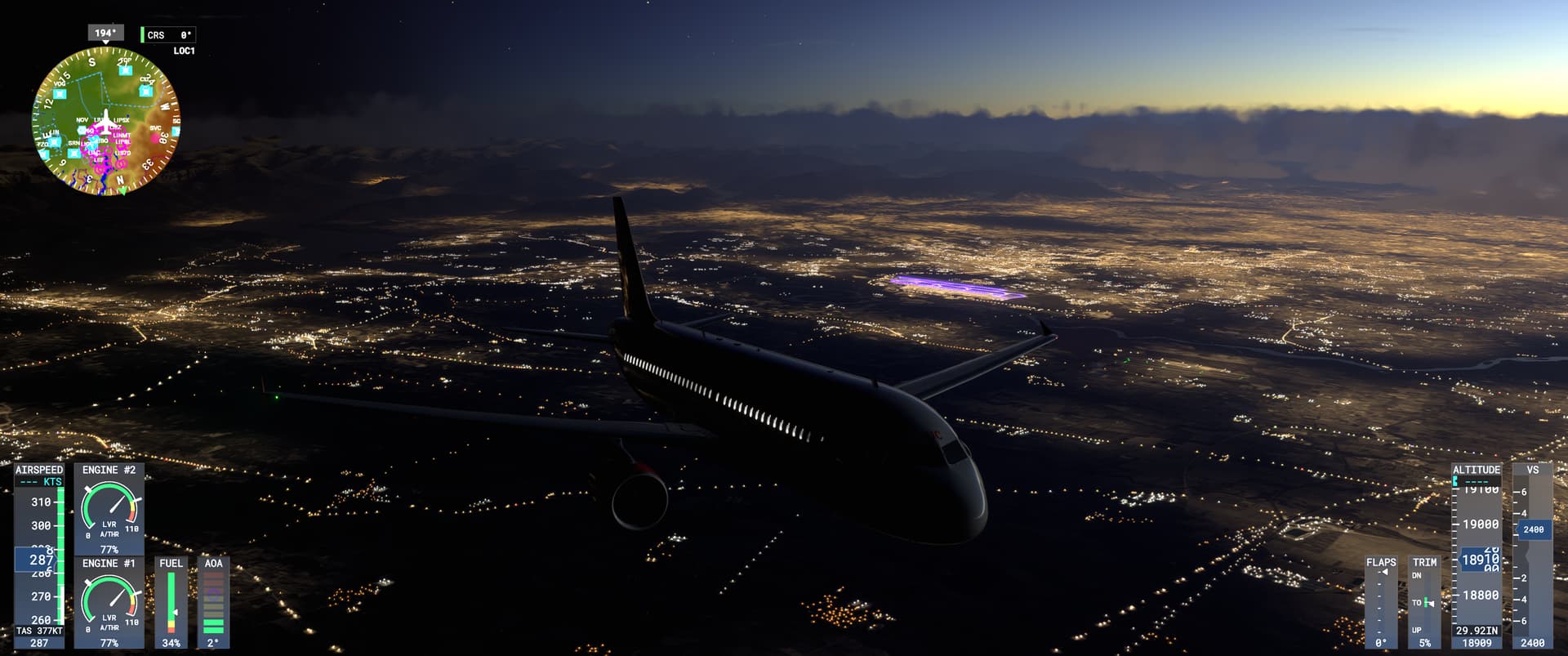Select the airplane symbol on the navigation compass
Screen dimensions: 1568x656
point(106,121)
